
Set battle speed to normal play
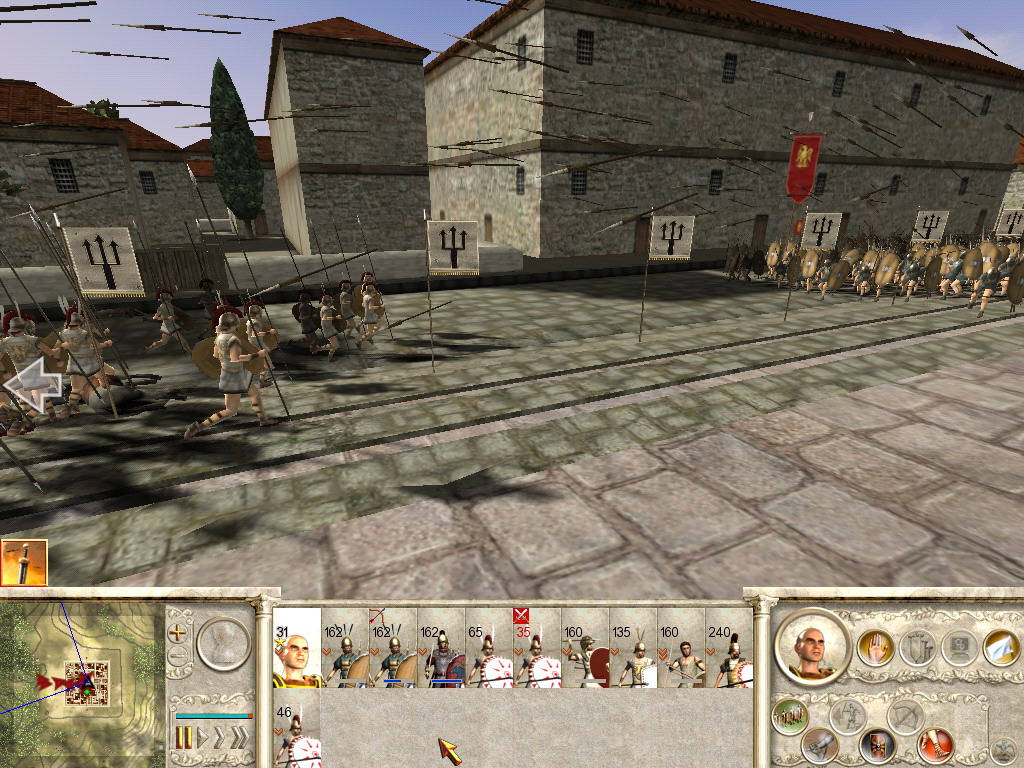coord(201,738)
